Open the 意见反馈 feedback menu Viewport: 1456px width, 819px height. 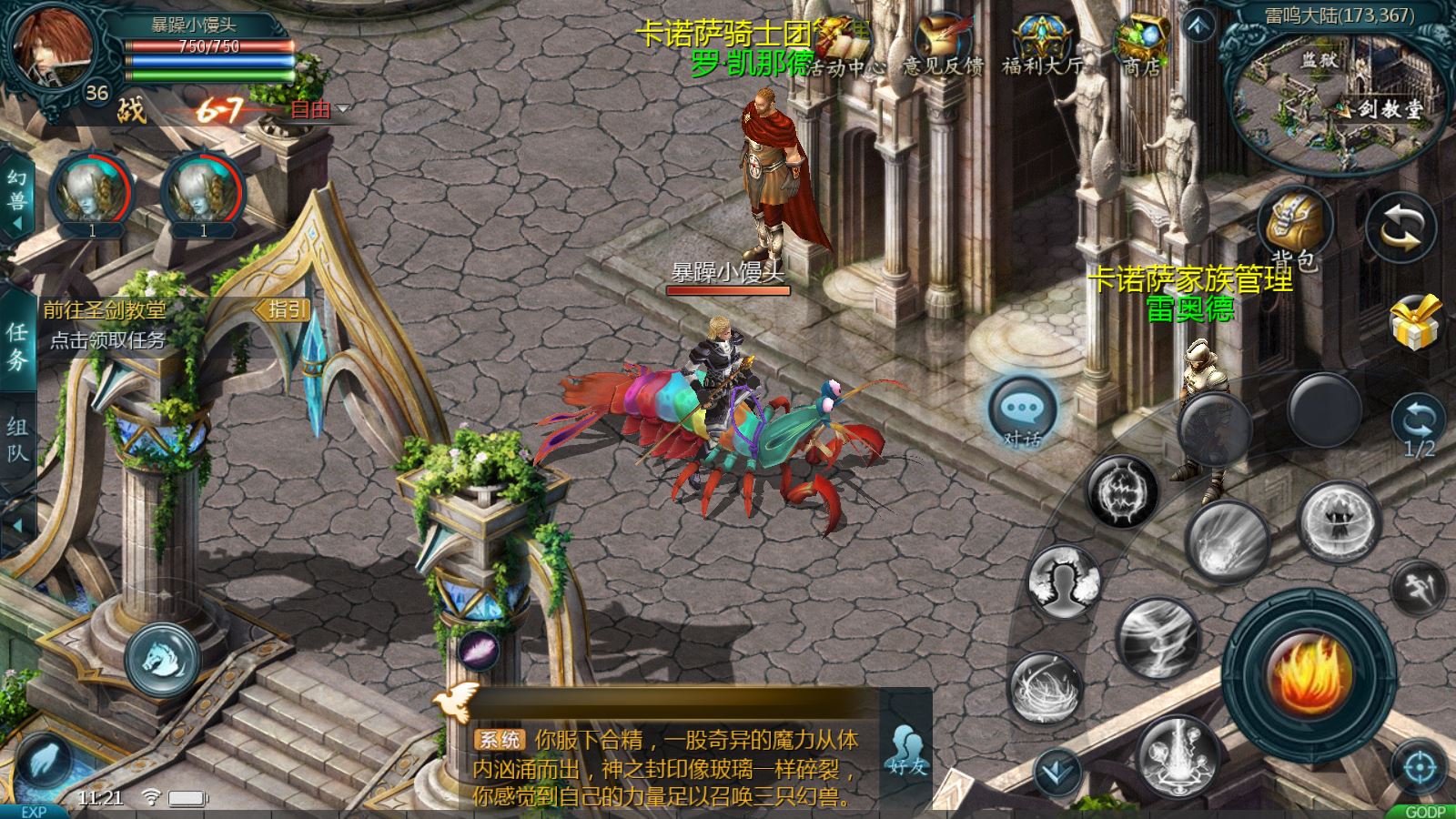pos(943,45)
